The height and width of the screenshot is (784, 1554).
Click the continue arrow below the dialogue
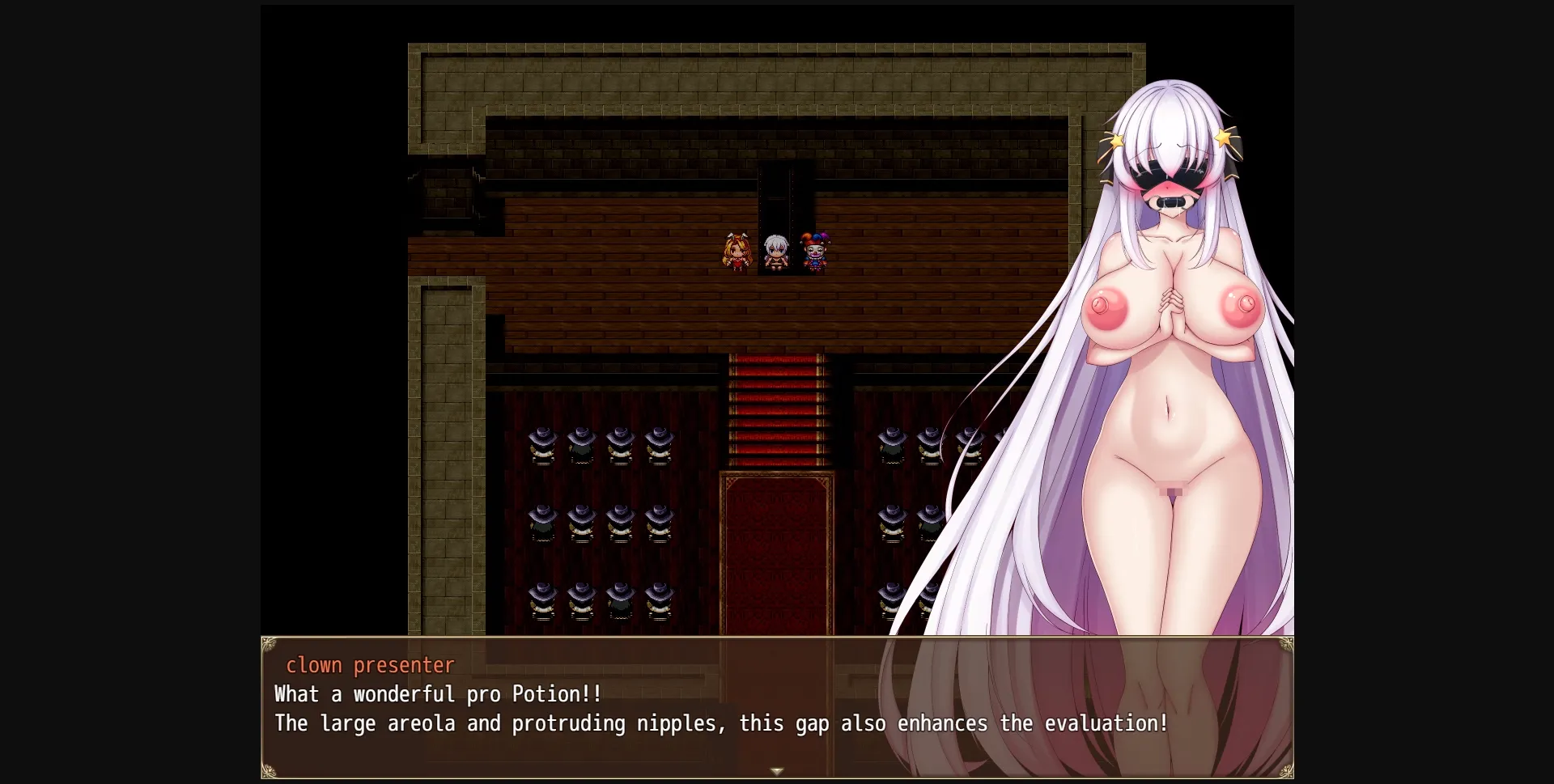tap(777, 771)
